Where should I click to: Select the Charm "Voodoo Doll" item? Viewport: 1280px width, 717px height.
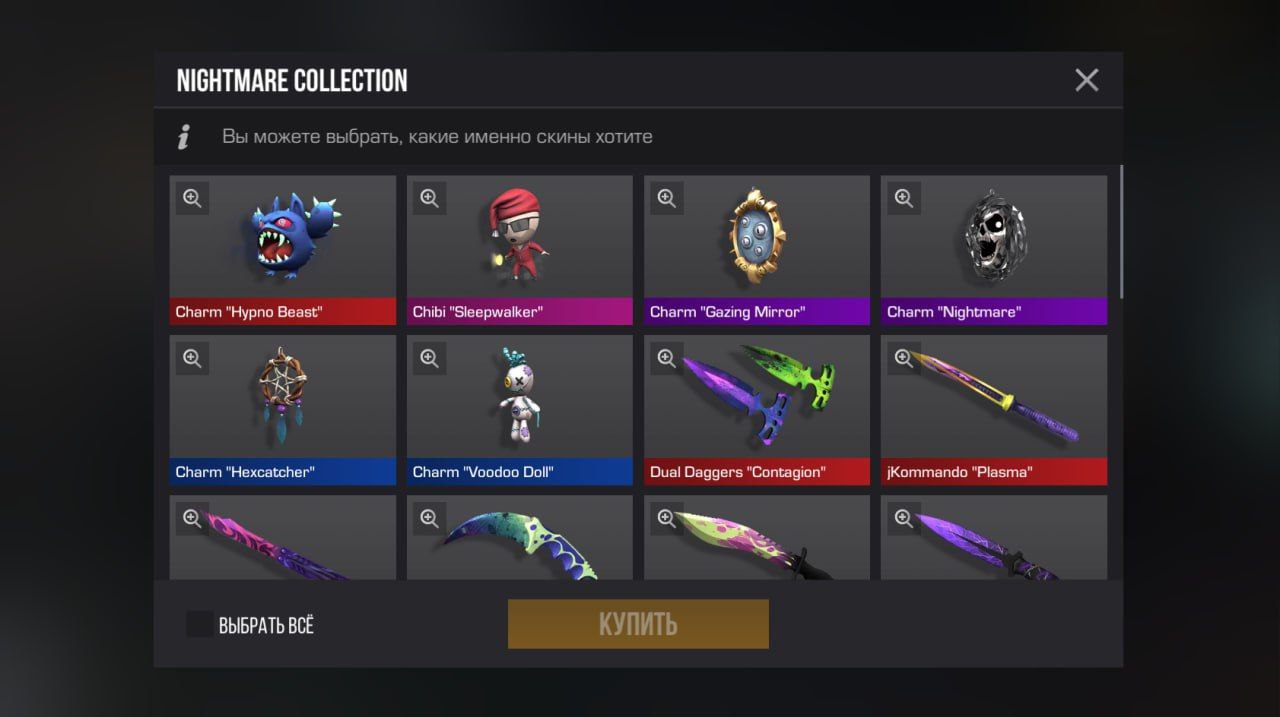pos(519,408)
